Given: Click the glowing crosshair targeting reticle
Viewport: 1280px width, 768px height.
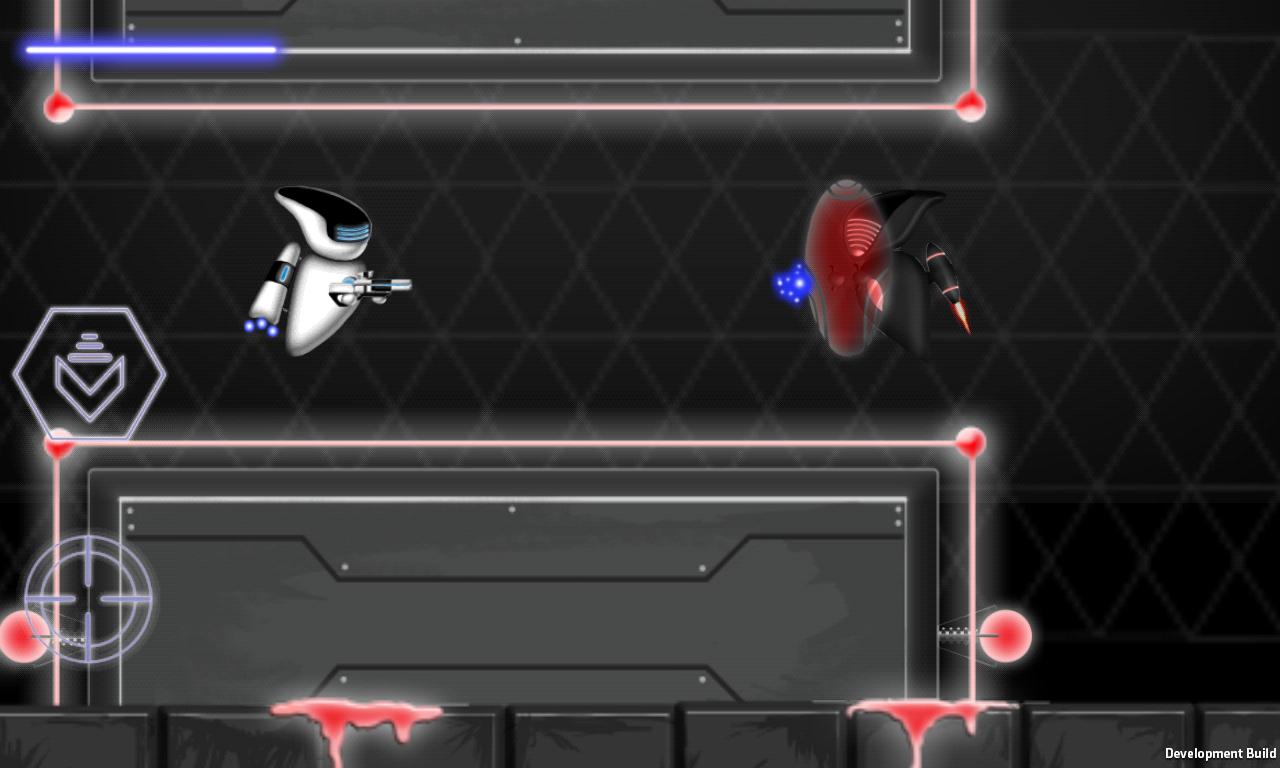Looking at the screenshot, I should tap(88, 600).
